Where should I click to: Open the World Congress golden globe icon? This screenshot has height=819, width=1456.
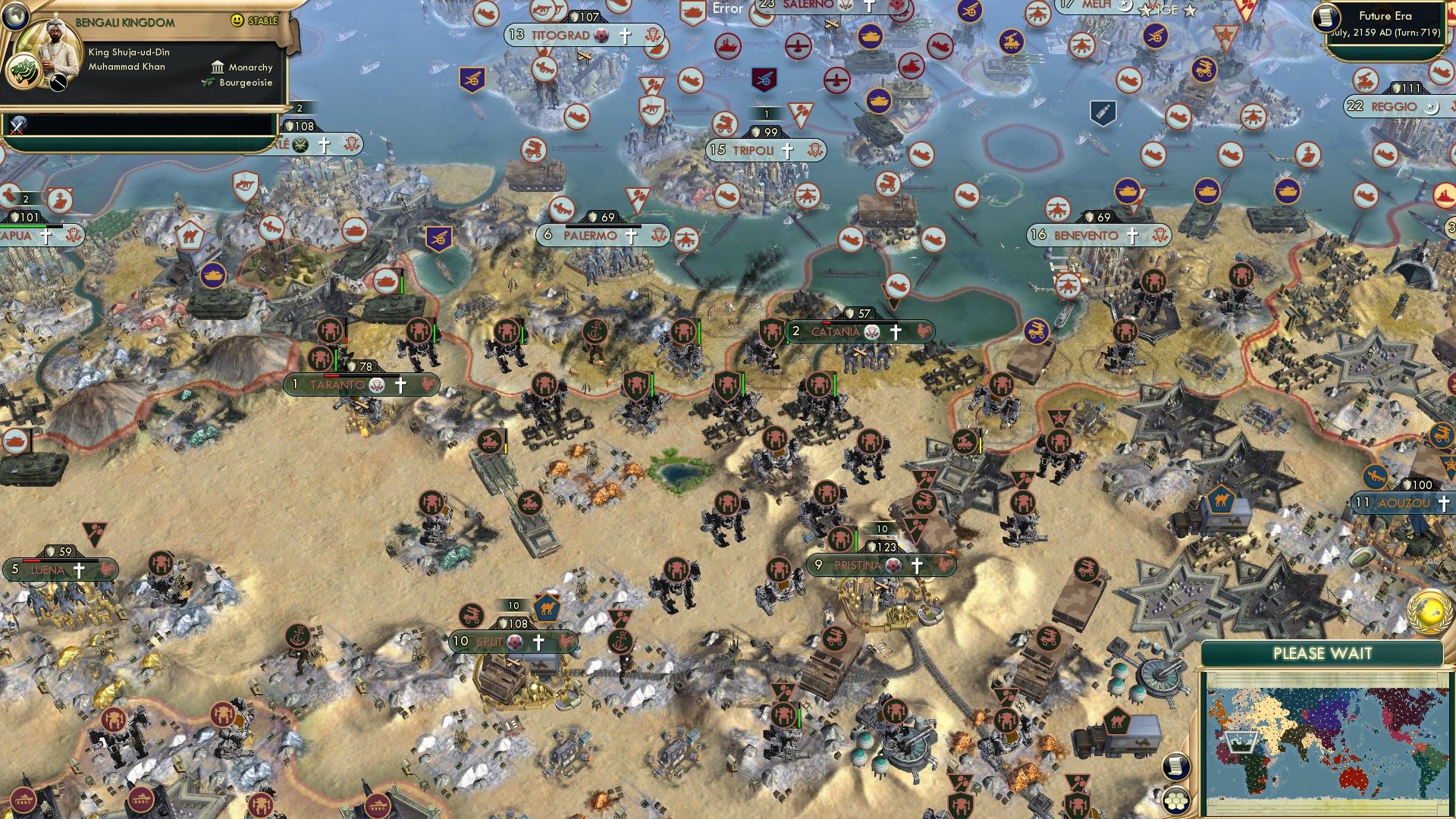click(x=1428, y=613)
